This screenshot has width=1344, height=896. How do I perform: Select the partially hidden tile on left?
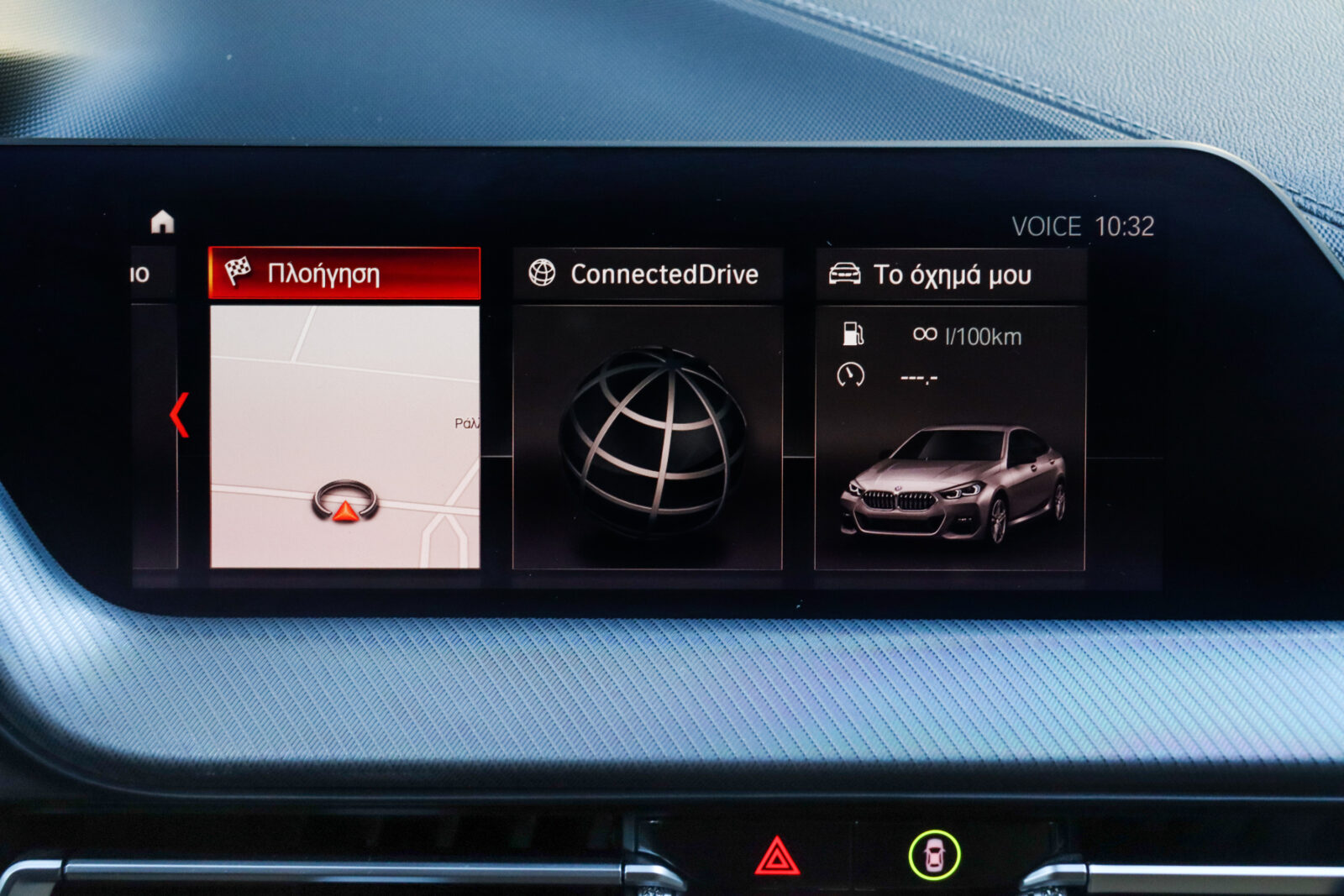pos(153,420)
